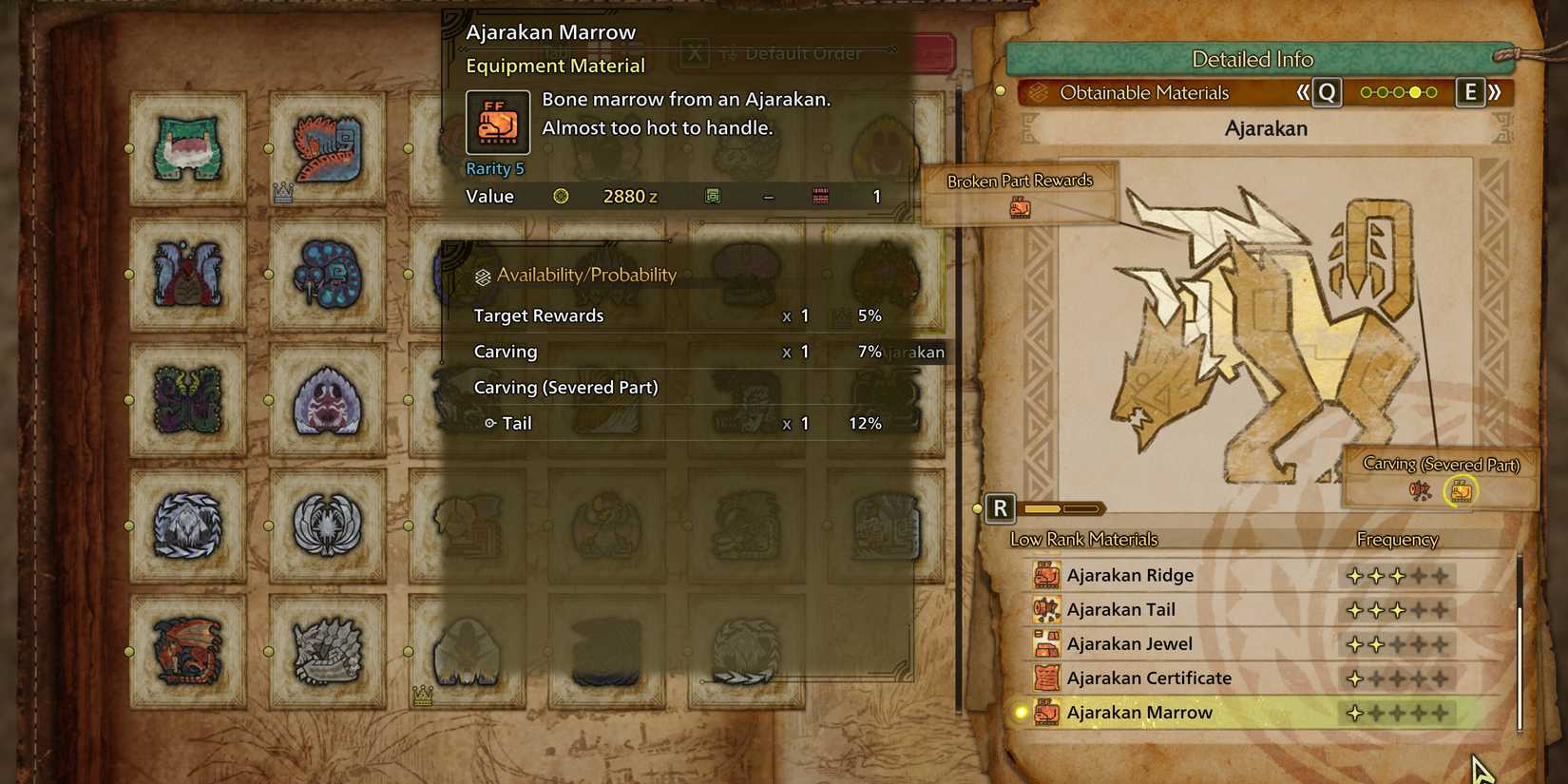This screenshot has height=784, width=1568.
Task: Select the Ajarakan Jewel material icon
Action: pos(1045,643)
